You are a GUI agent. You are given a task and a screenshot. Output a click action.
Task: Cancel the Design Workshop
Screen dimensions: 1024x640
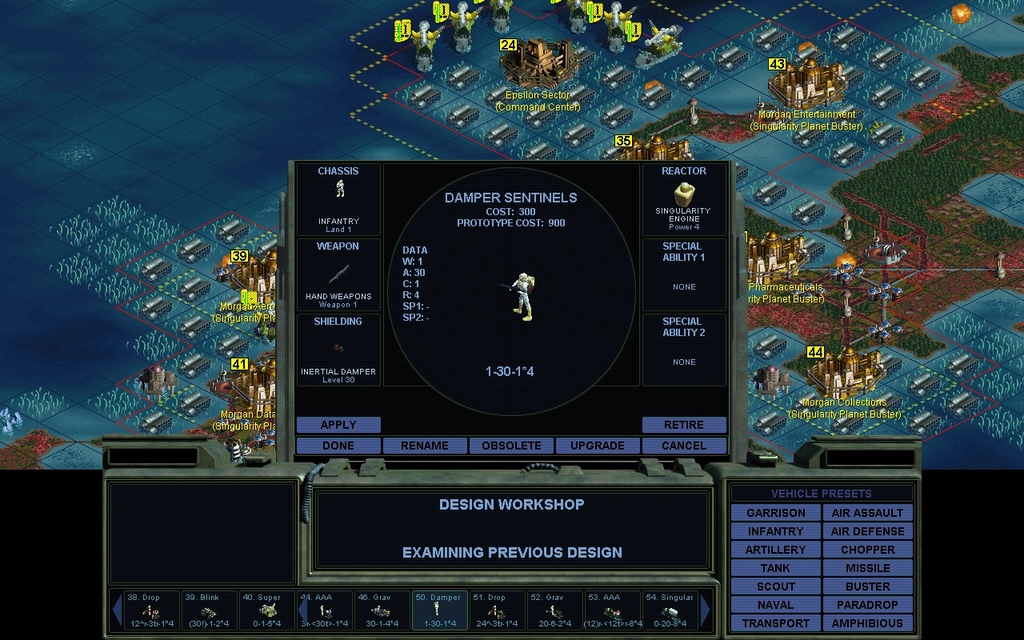pyautogui.click(x=684, y=445)
